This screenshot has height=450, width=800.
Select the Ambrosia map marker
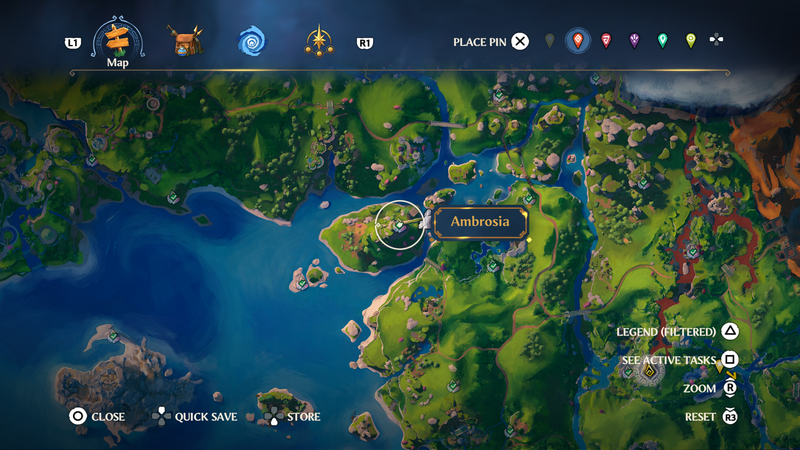399,226
